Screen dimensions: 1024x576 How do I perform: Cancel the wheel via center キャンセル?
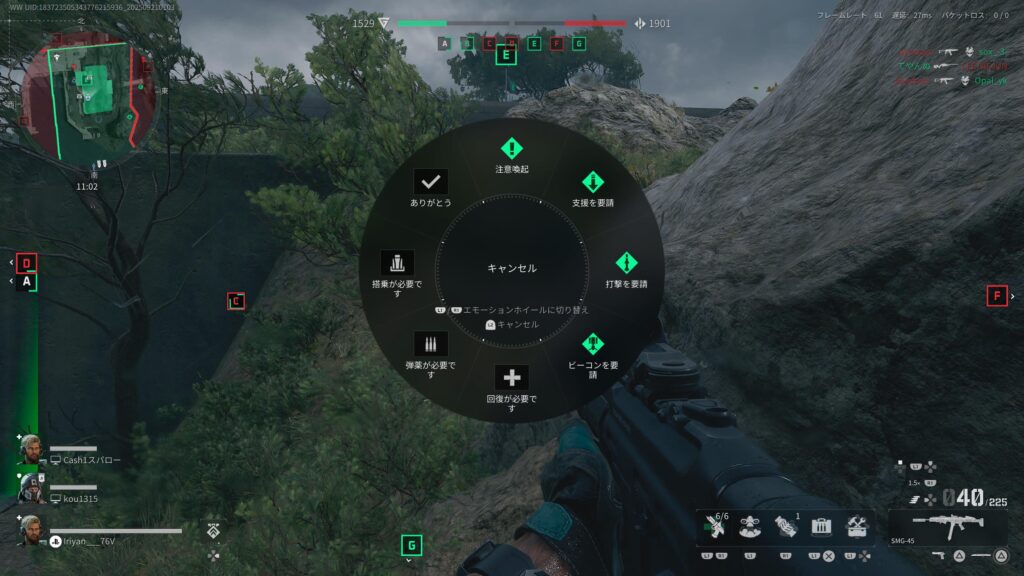pyautogui.click(x=512, y=268)
